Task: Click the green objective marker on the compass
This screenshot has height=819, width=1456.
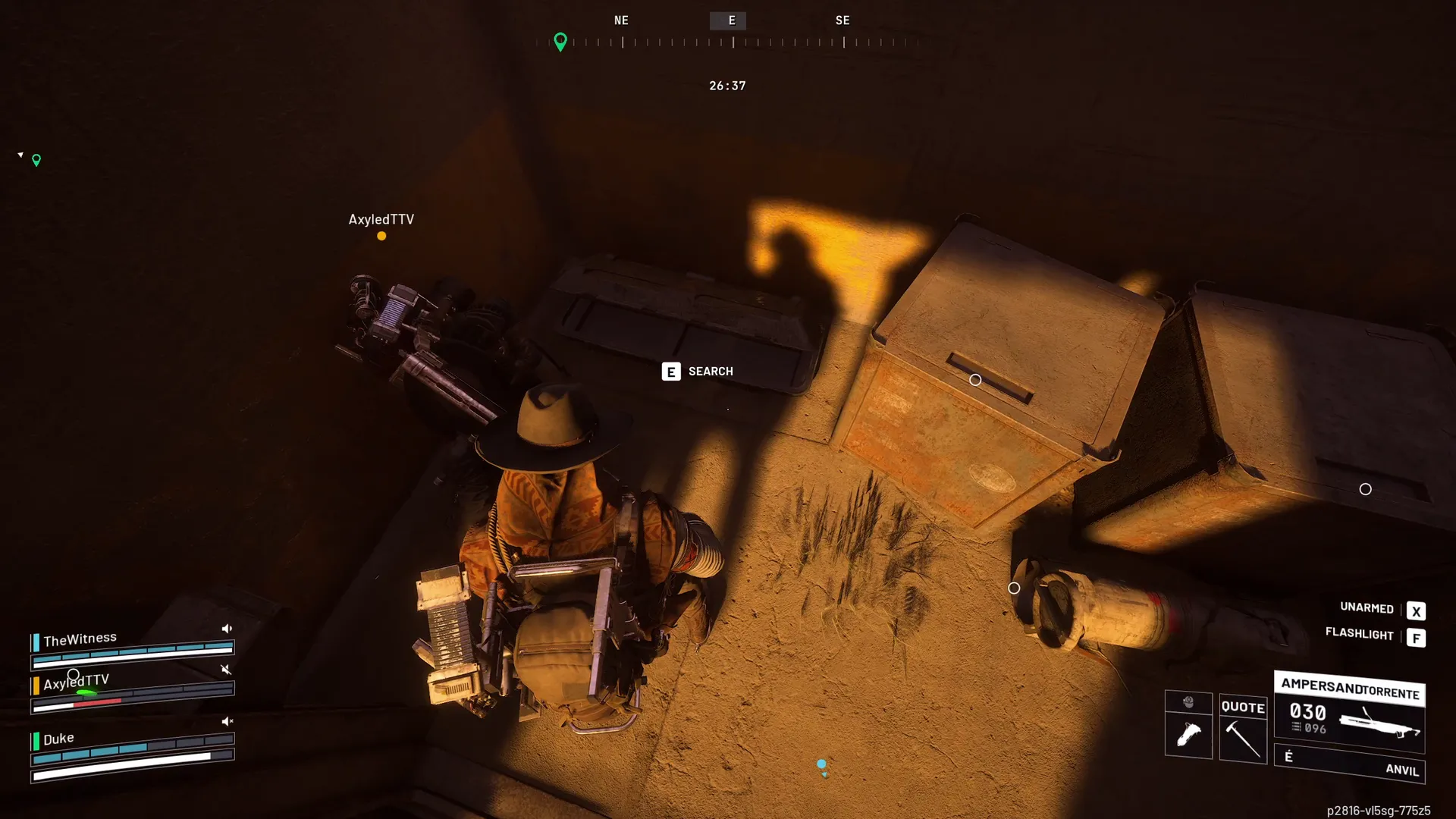Action: point(560,41)
